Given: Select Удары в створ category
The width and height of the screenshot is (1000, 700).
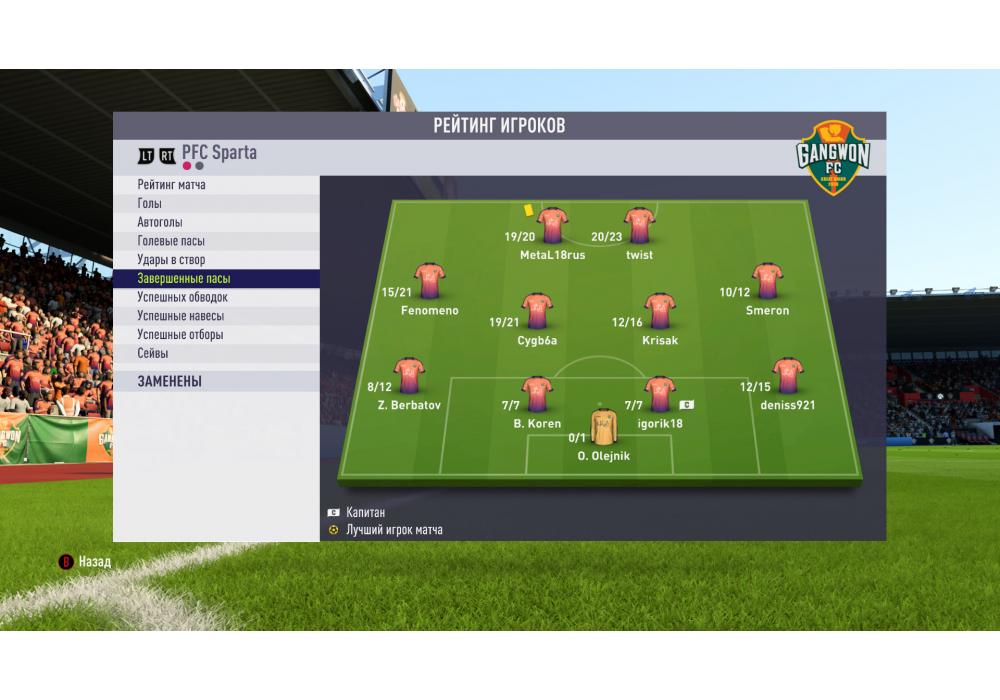Looking at the screenshot, I should click(x=171, y=260).
